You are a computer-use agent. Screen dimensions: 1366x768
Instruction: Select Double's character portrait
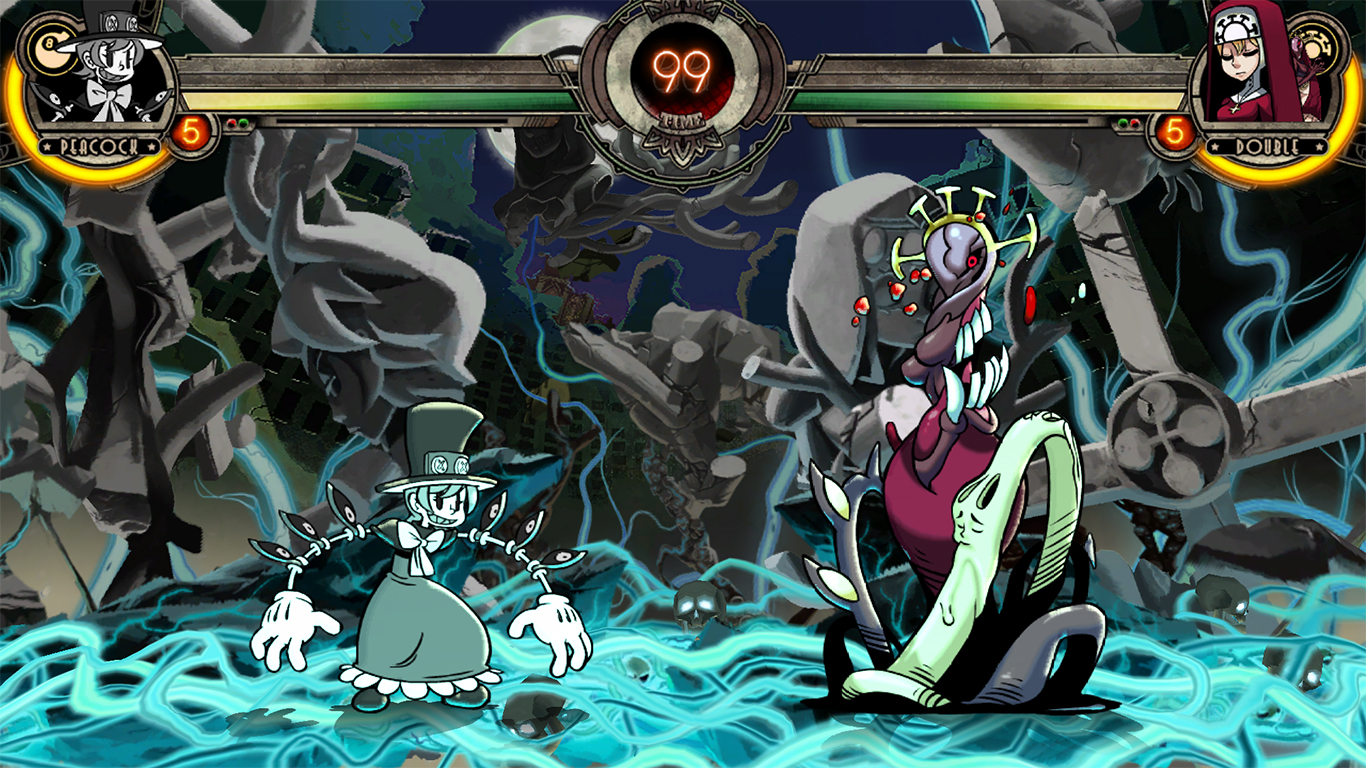(1262, 72)
